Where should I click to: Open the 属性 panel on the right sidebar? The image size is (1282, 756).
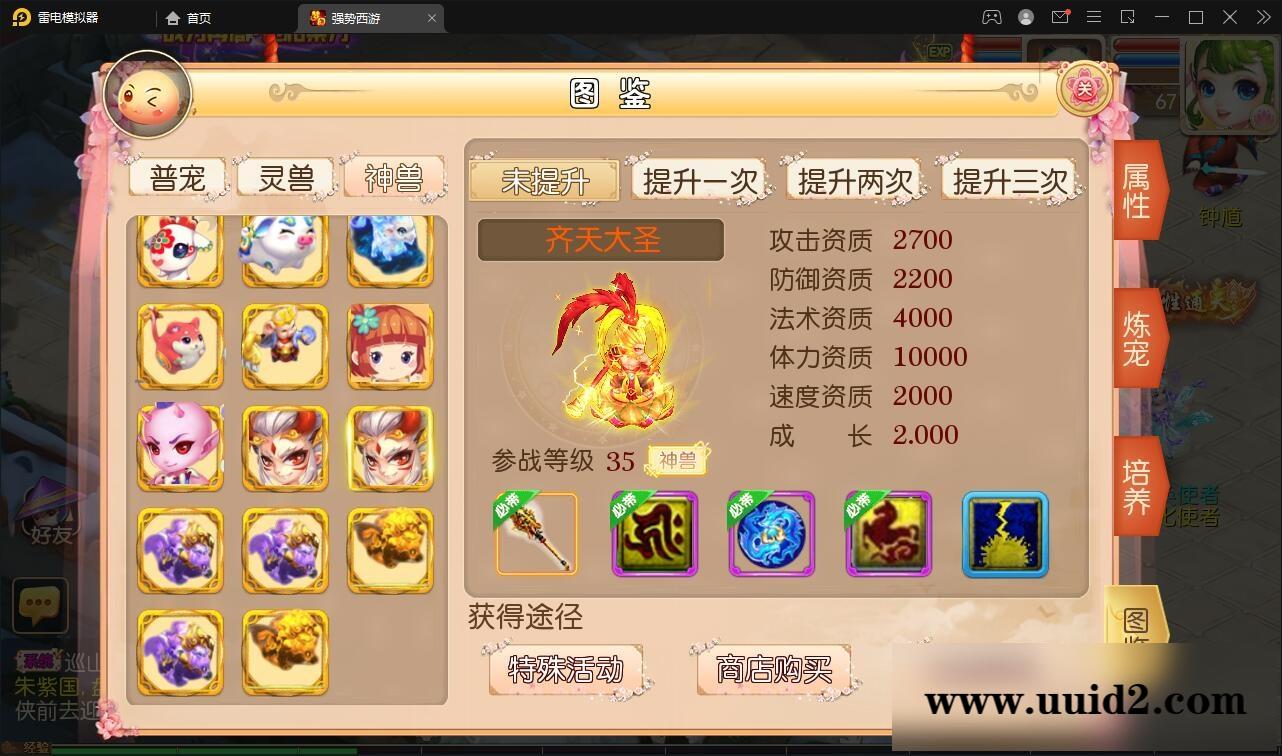click(1136, 190)
